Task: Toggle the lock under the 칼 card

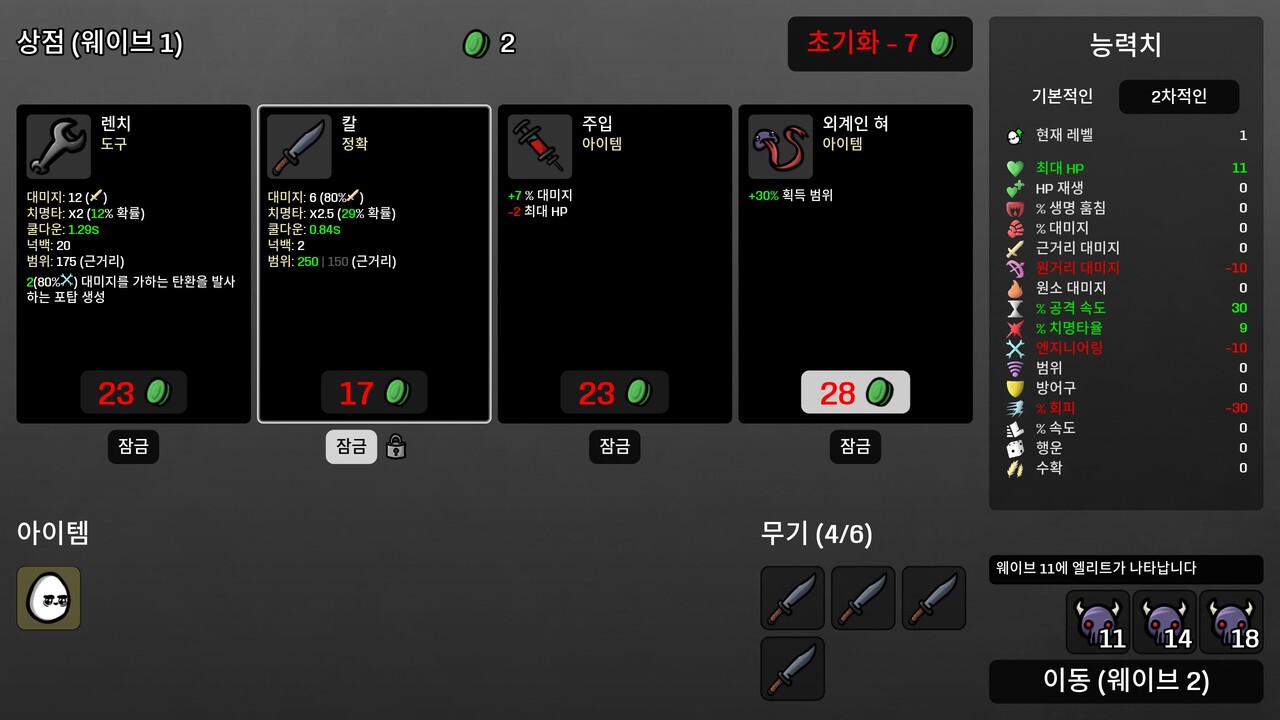Action: 351,447
